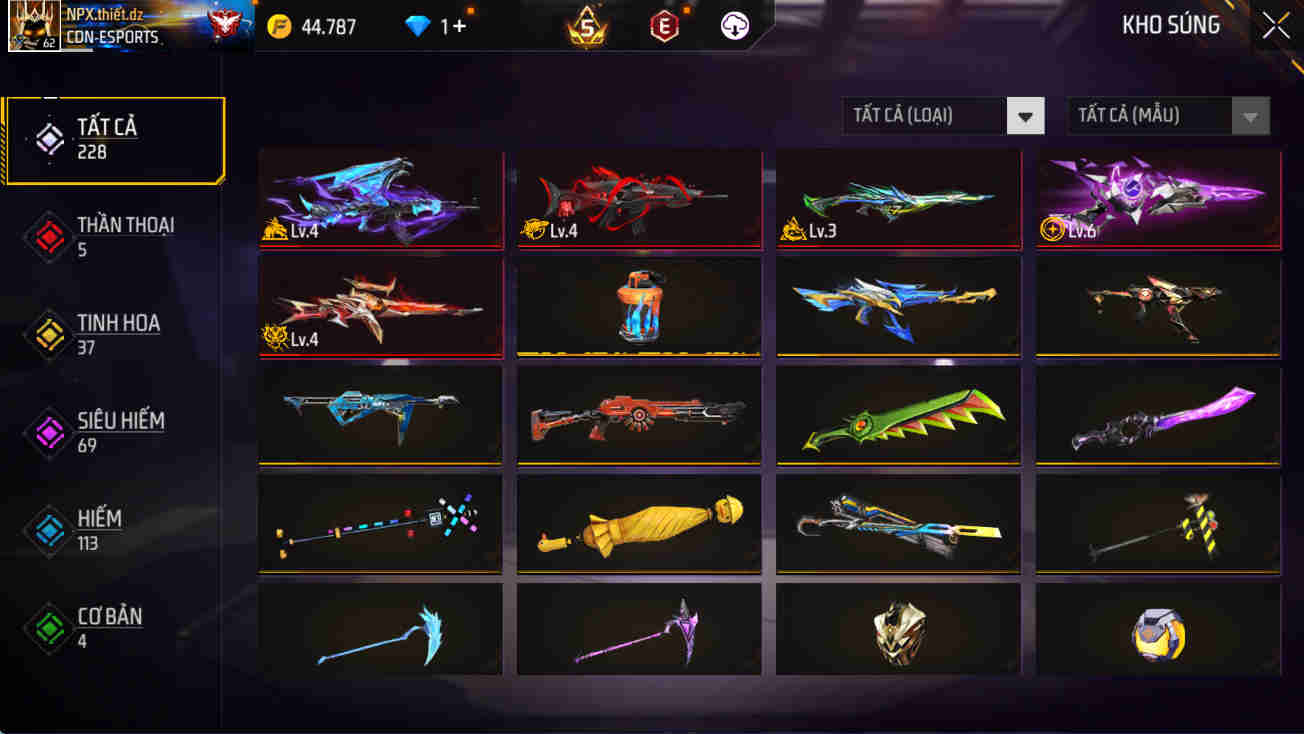Click the blue dragon Lv.4 weapon skin
This screenshot has height=734, width=1304.
[381, 197]
